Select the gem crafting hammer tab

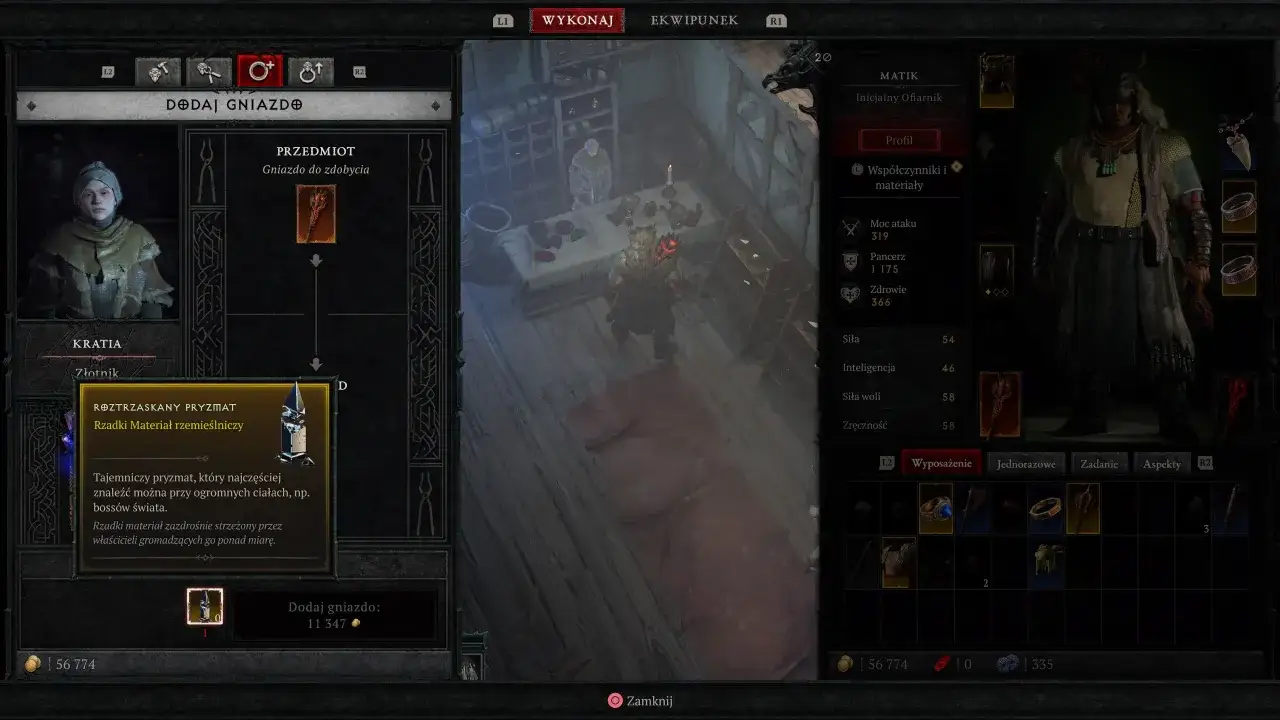156,71
